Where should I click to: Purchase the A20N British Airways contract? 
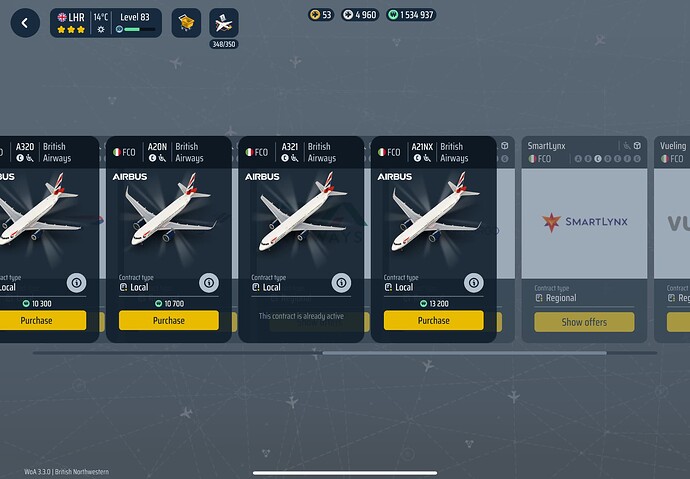[x=169, y=321]
